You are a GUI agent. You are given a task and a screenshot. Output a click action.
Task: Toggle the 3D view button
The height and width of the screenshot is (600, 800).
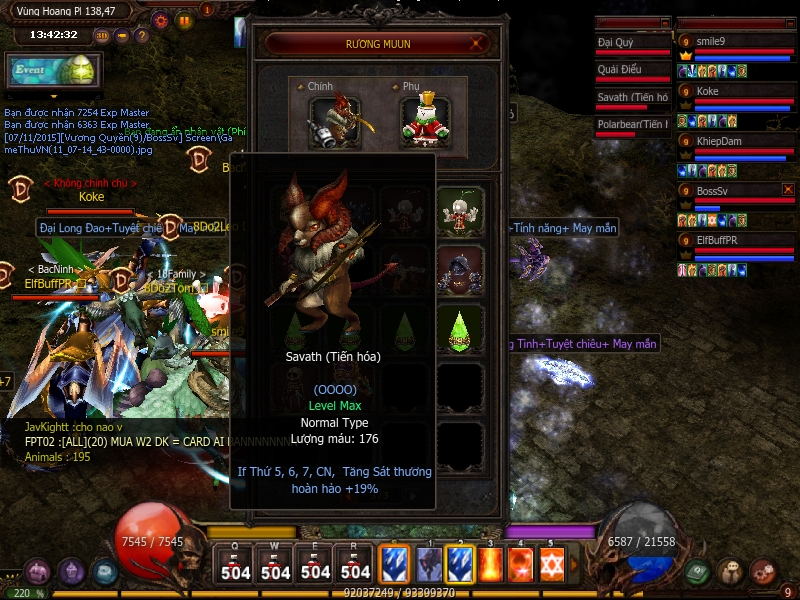tap(102, 35)
